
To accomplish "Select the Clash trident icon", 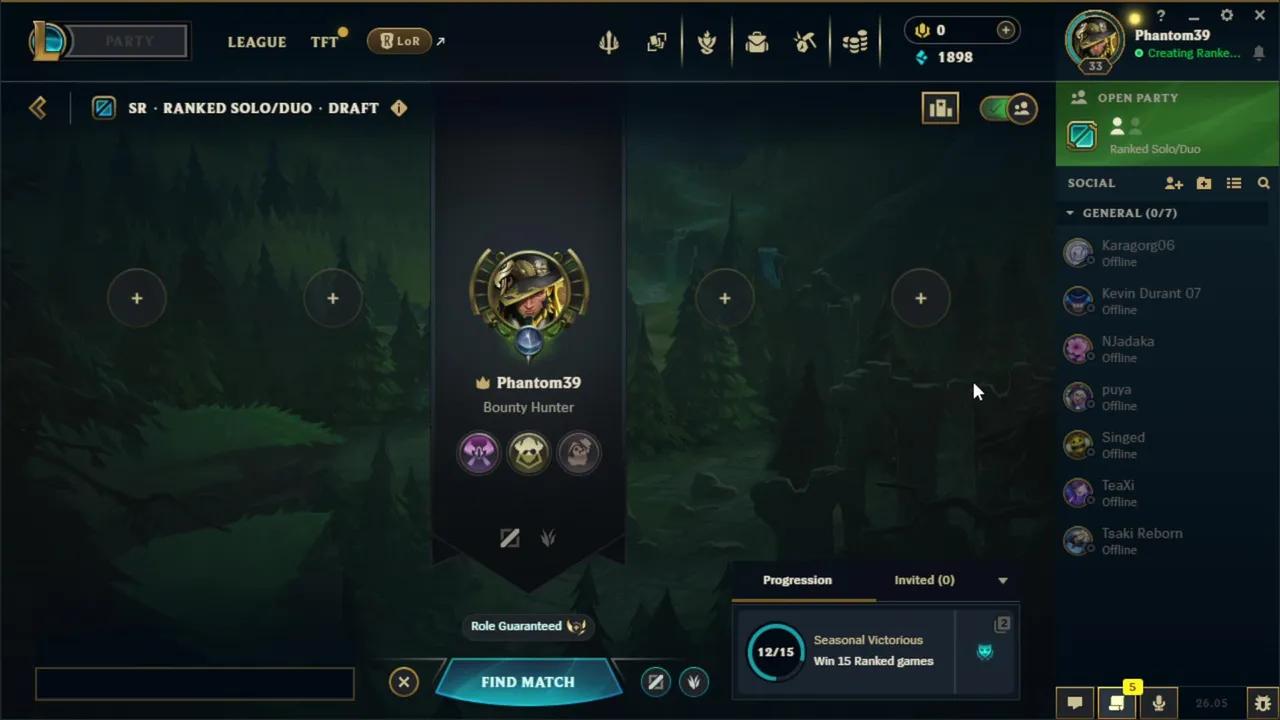I will [x=610, y=42].
